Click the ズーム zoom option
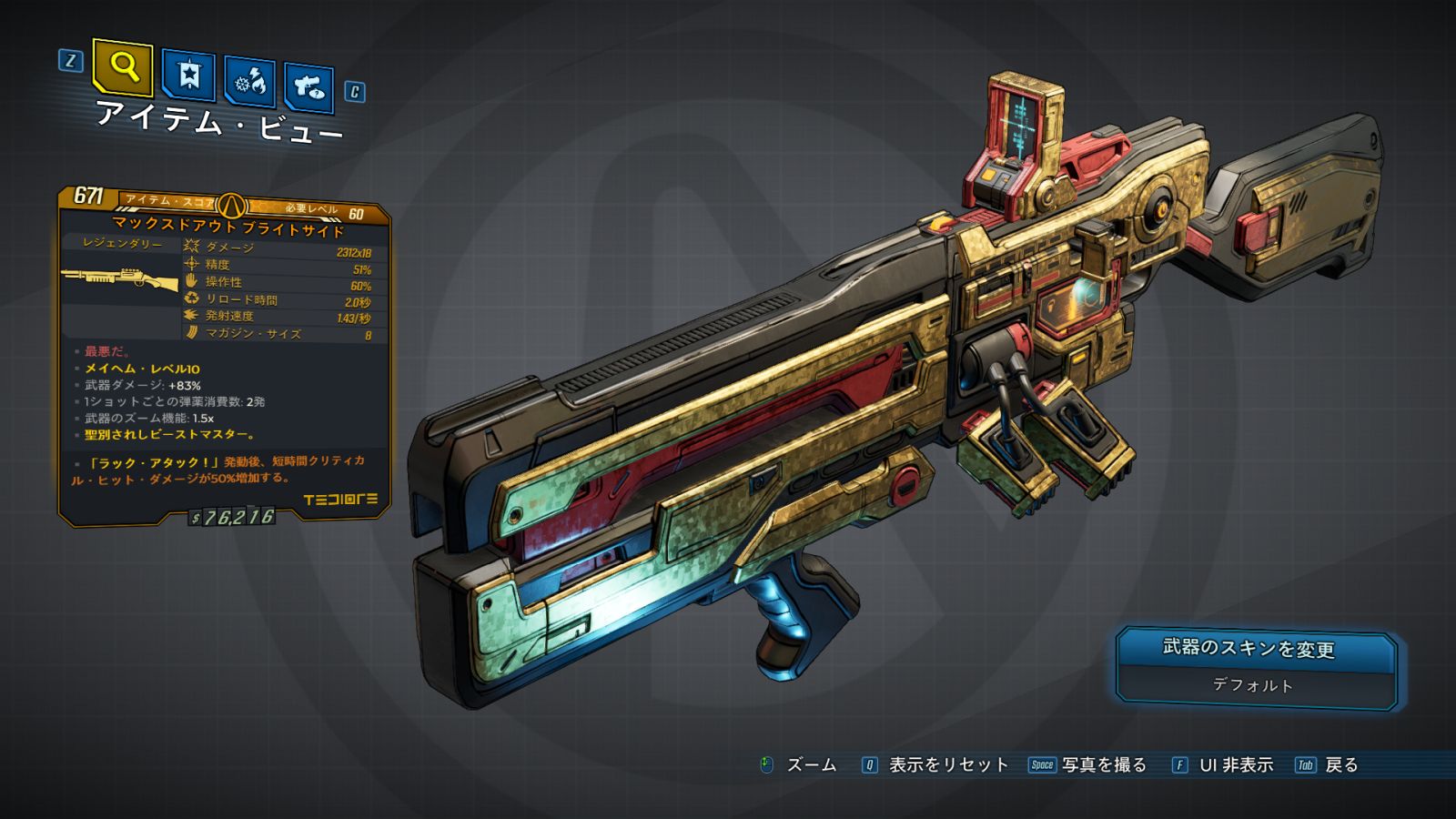Screen dimensions: 1456x819 tap(810, 765)
